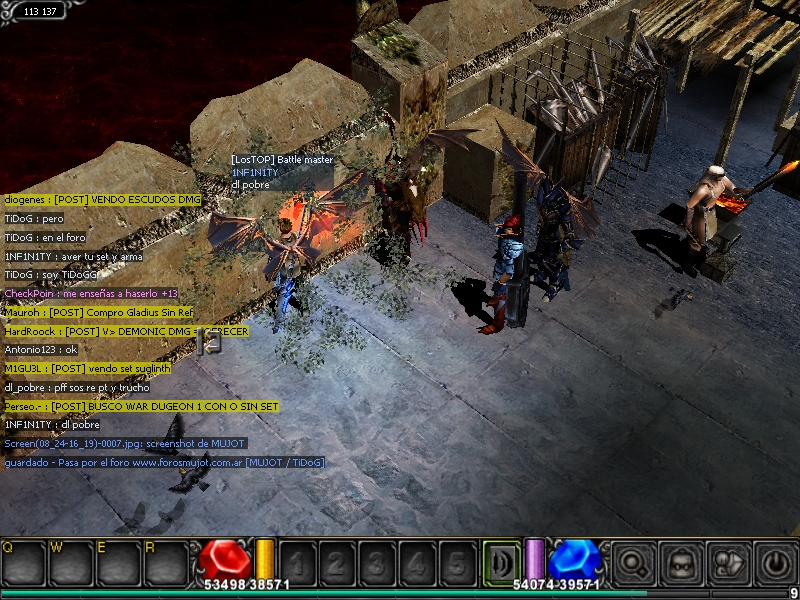Activate skill hotkey slot 5
This screenshot has height=600, width=800.
click(x=456, y=562)
